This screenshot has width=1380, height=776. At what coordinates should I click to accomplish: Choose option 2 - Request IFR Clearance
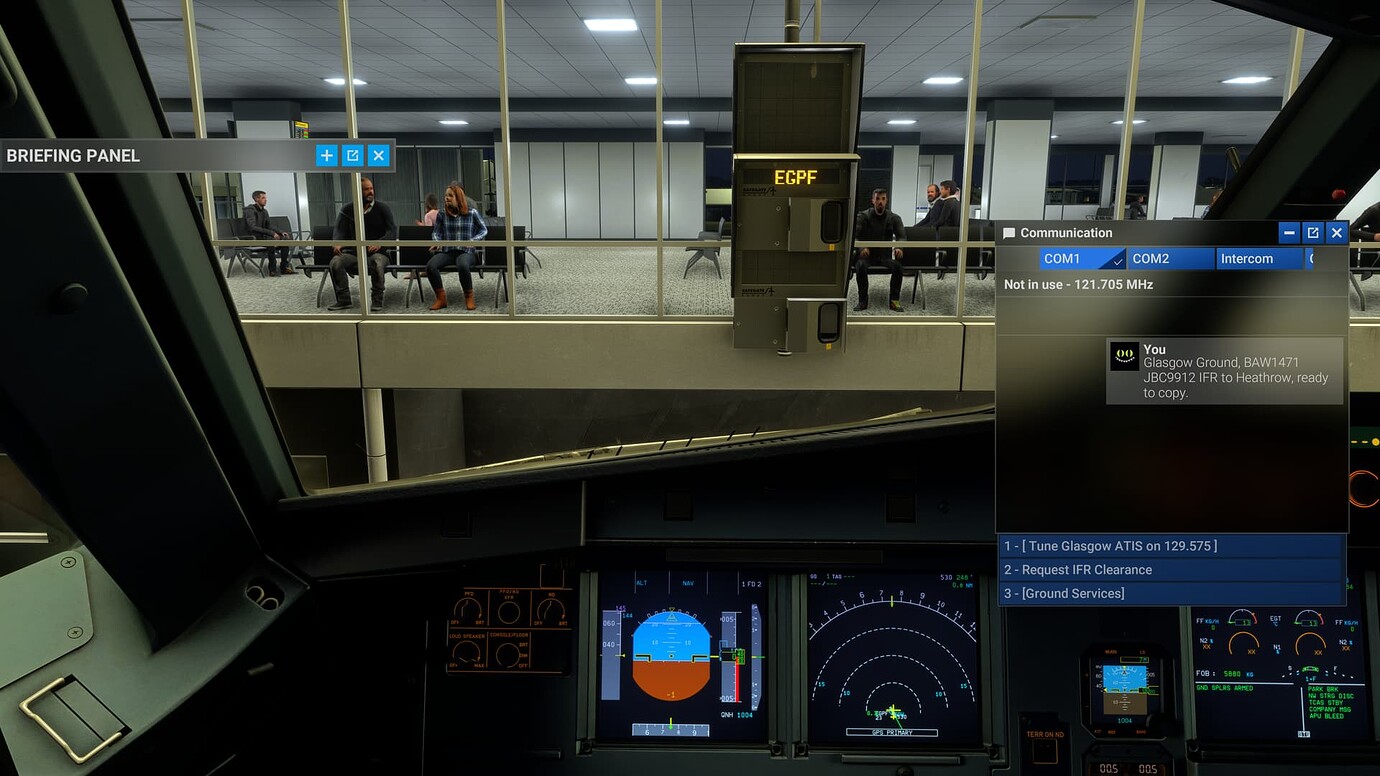[x=1170, y=569]
